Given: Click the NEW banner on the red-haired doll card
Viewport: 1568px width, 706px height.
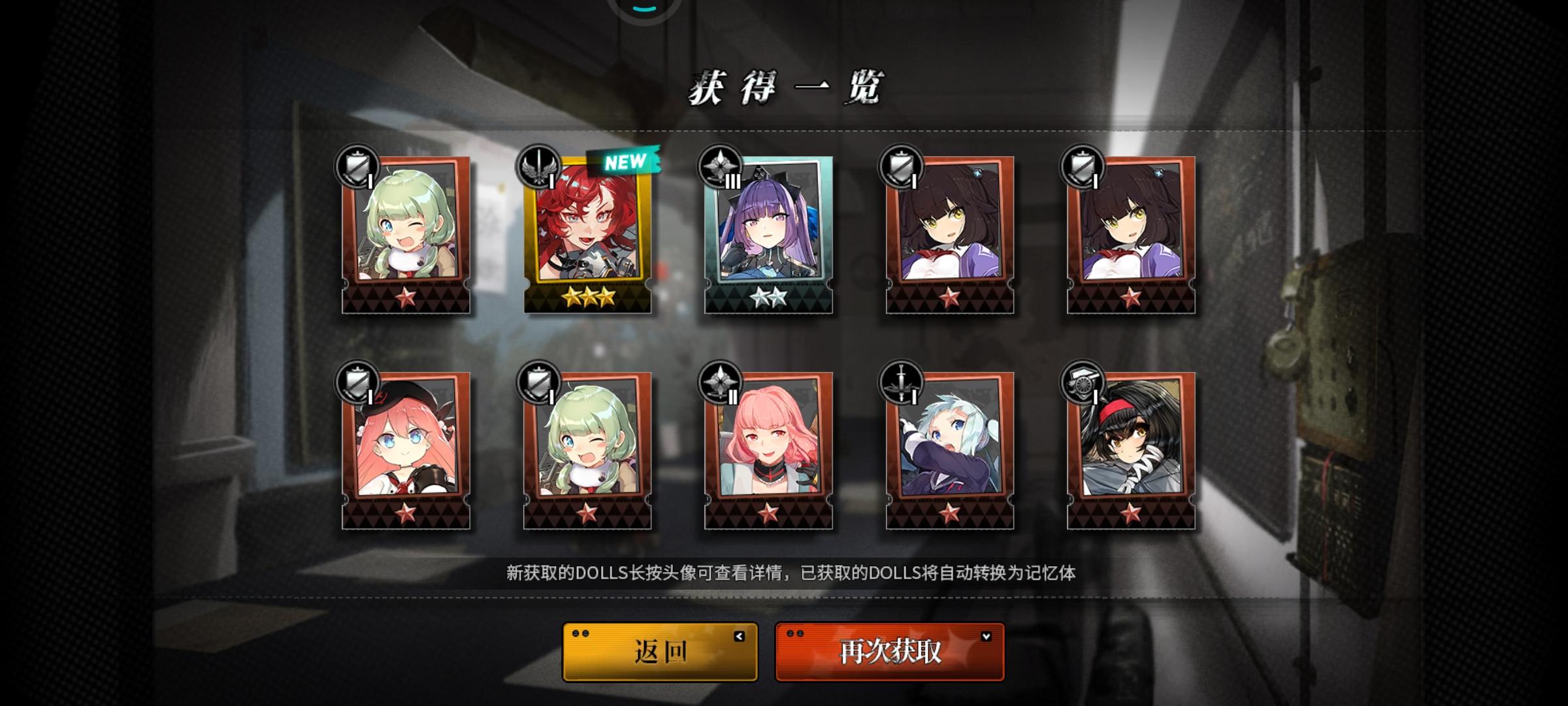Looking at the screenshot, I should (625, 161).
